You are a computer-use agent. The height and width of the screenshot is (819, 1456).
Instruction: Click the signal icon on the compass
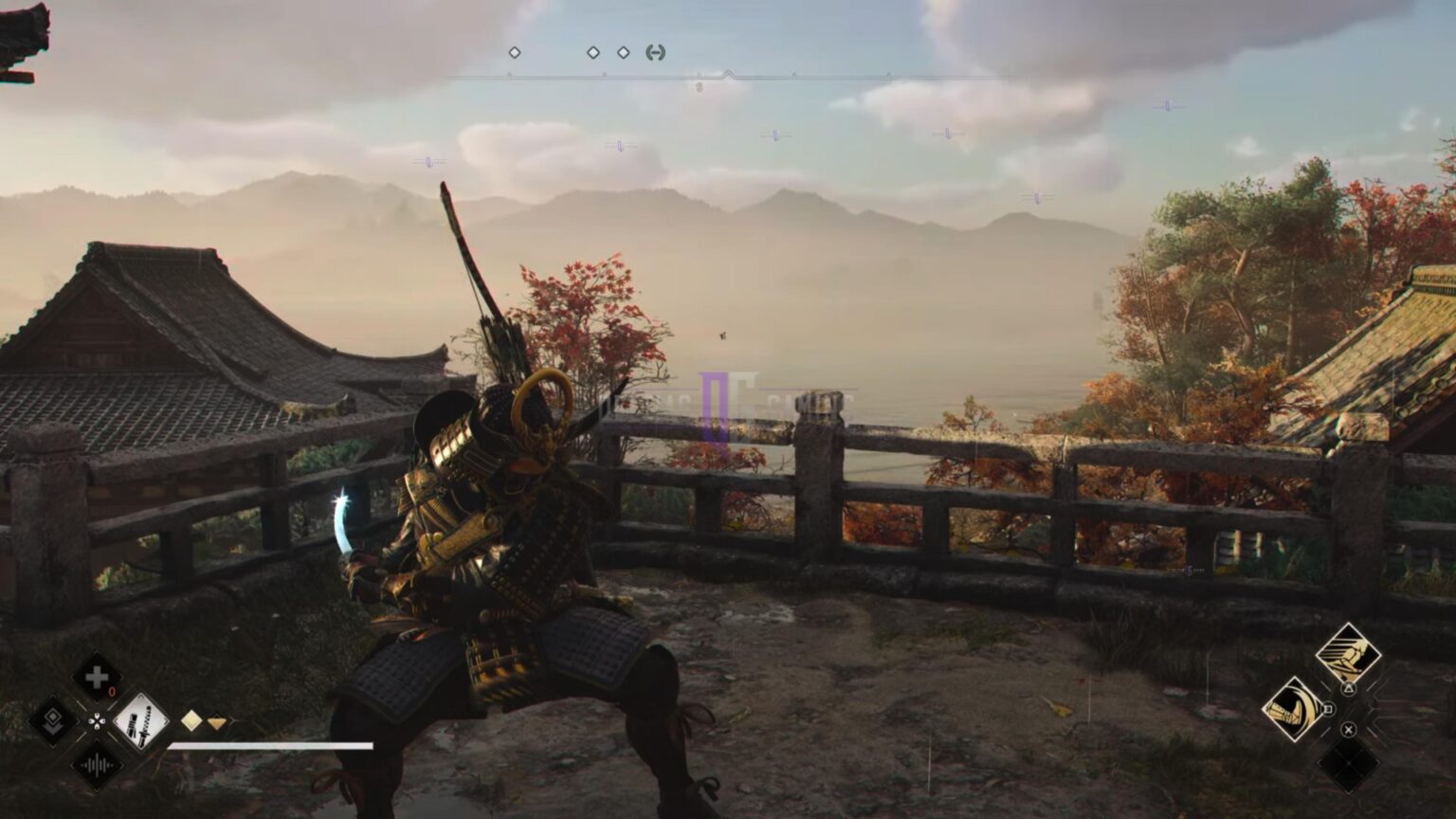point(655,52)
